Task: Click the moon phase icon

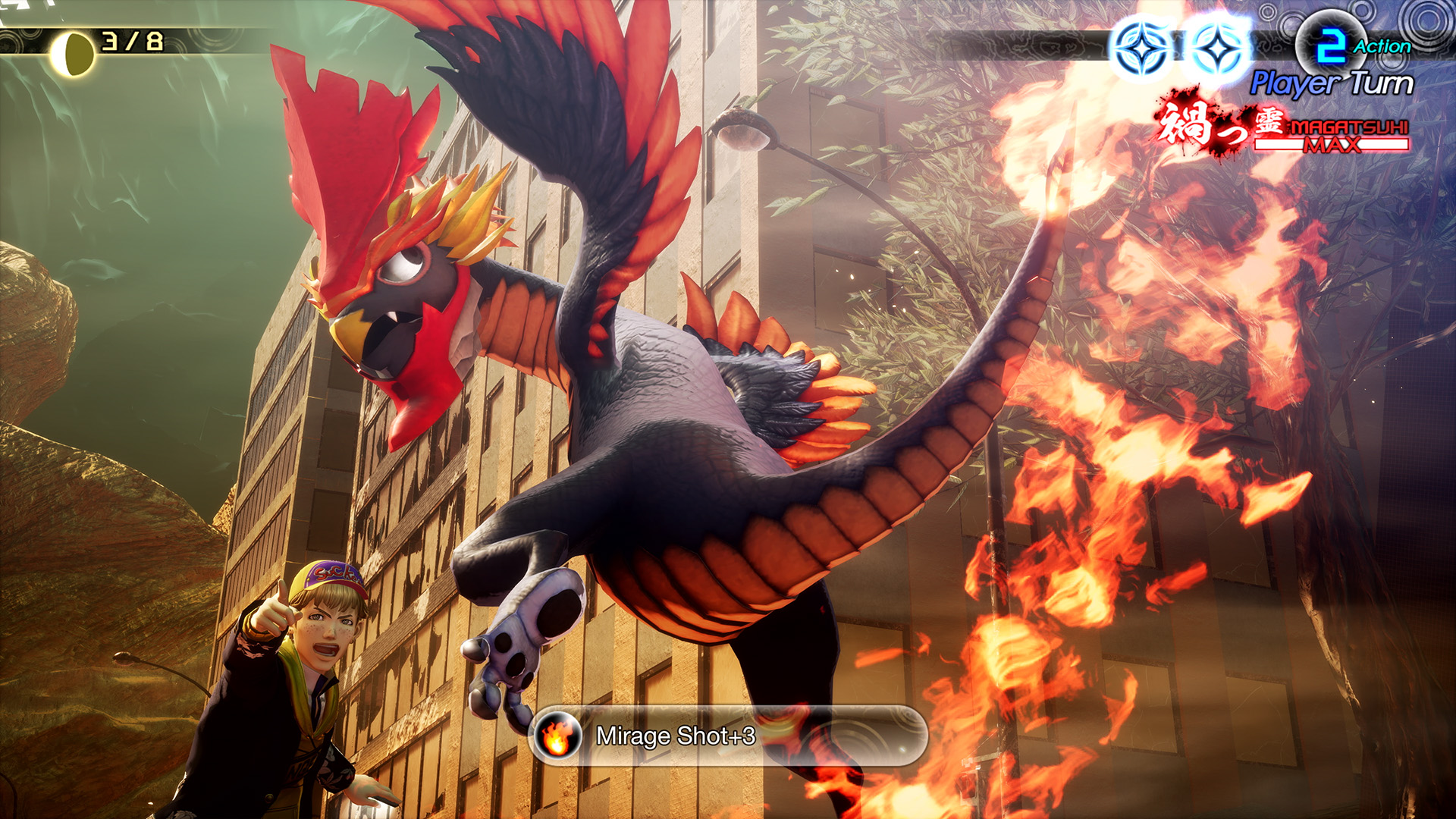Action: [73, 54]
